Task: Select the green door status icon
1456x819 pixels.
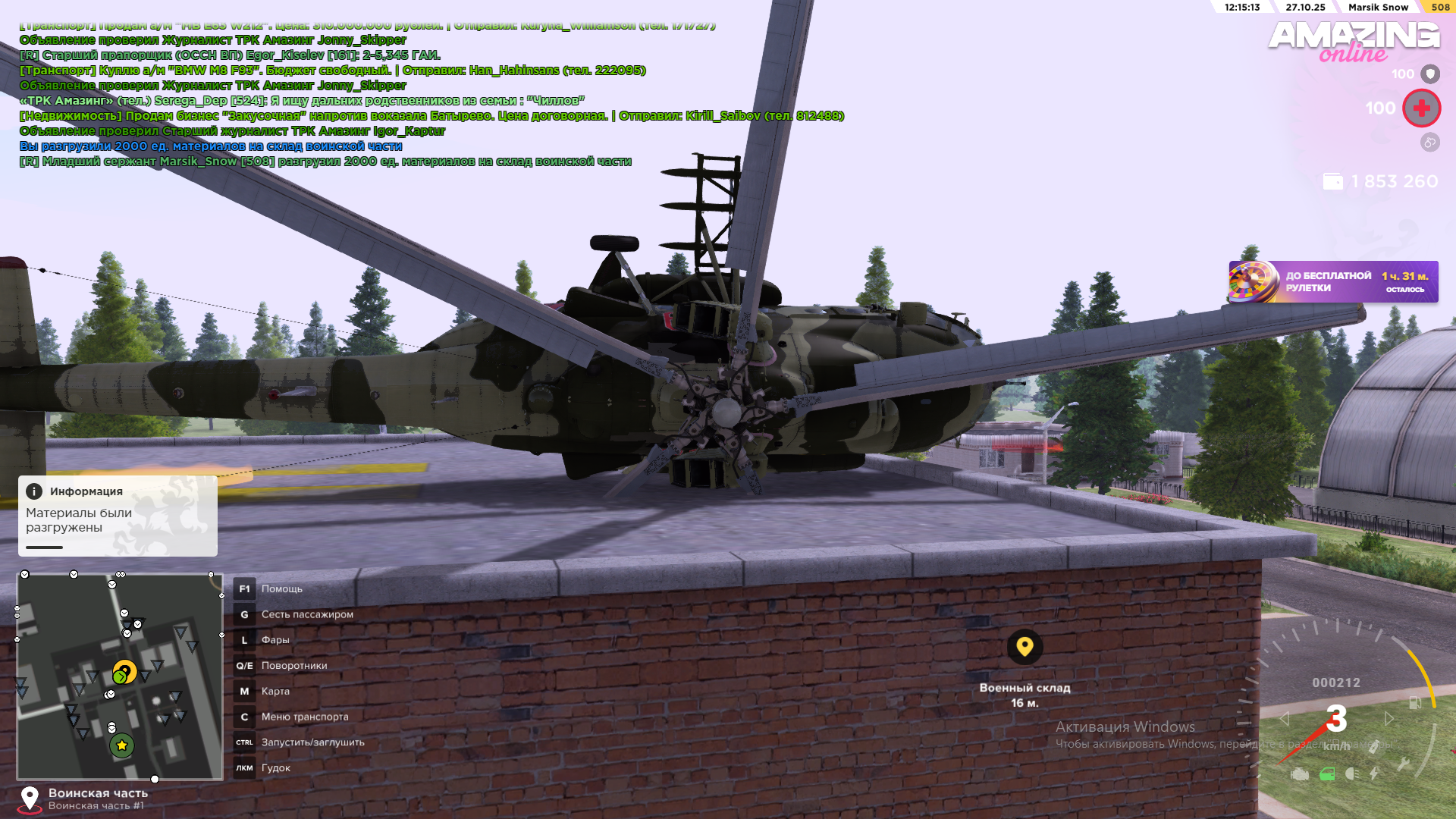Action: click(x=1327, y=774)
